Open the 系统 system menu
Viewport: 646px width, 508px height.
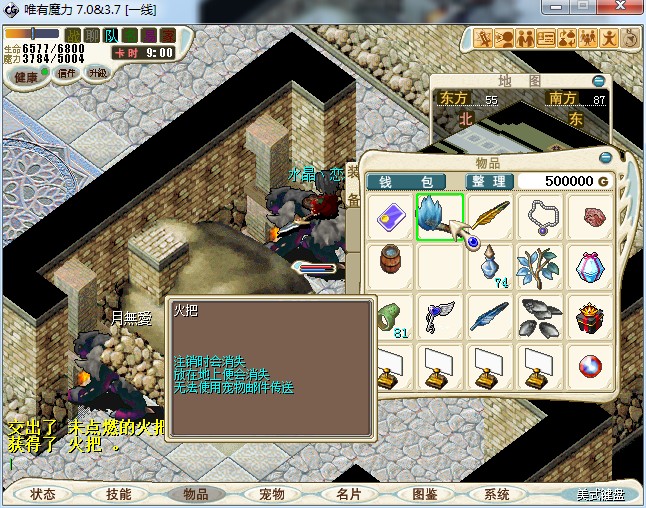(x=497, y=494)
